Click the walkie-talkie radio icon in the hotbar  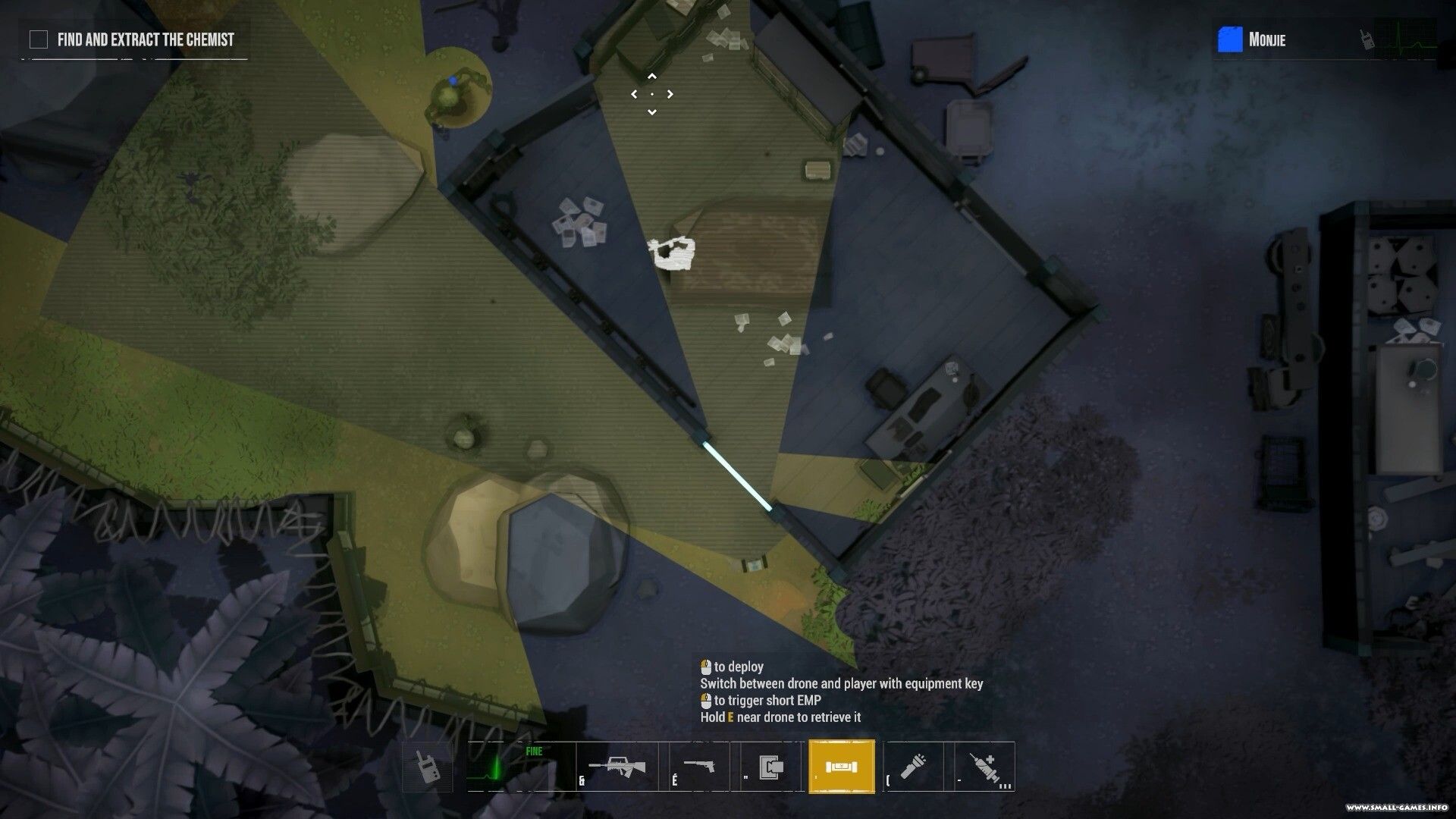[x=427, y=767]
